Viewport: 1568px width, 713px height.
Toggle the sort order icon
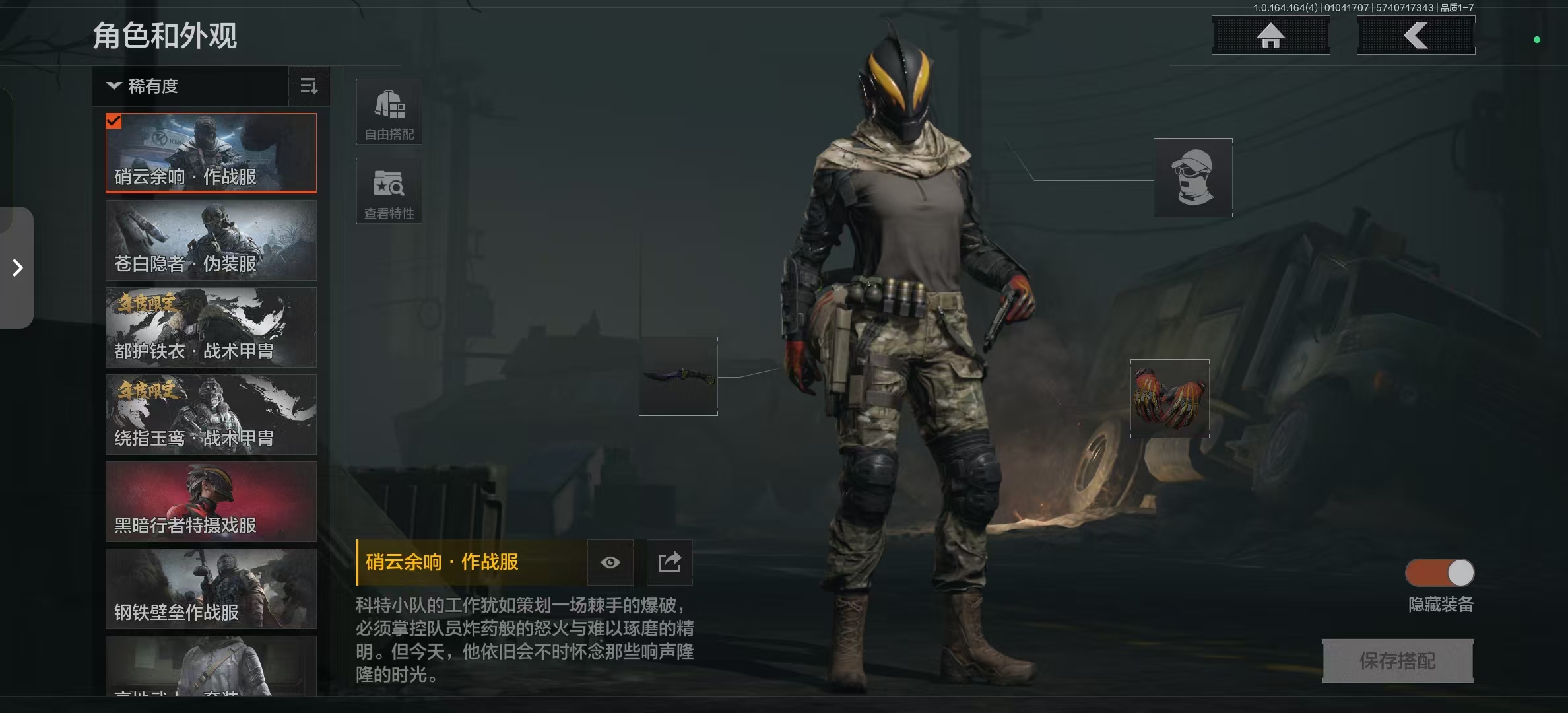point(309,86)
